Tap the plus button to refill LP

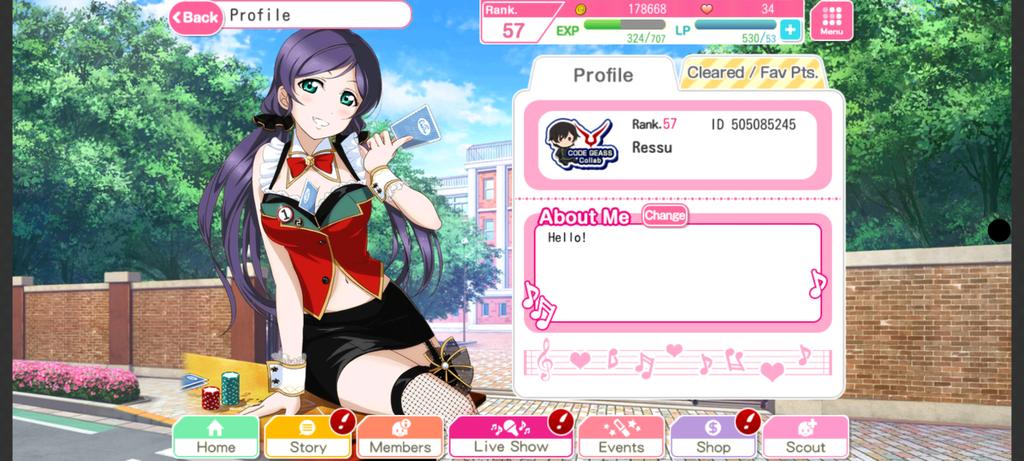pyautogui.click(x=790, y=30)
